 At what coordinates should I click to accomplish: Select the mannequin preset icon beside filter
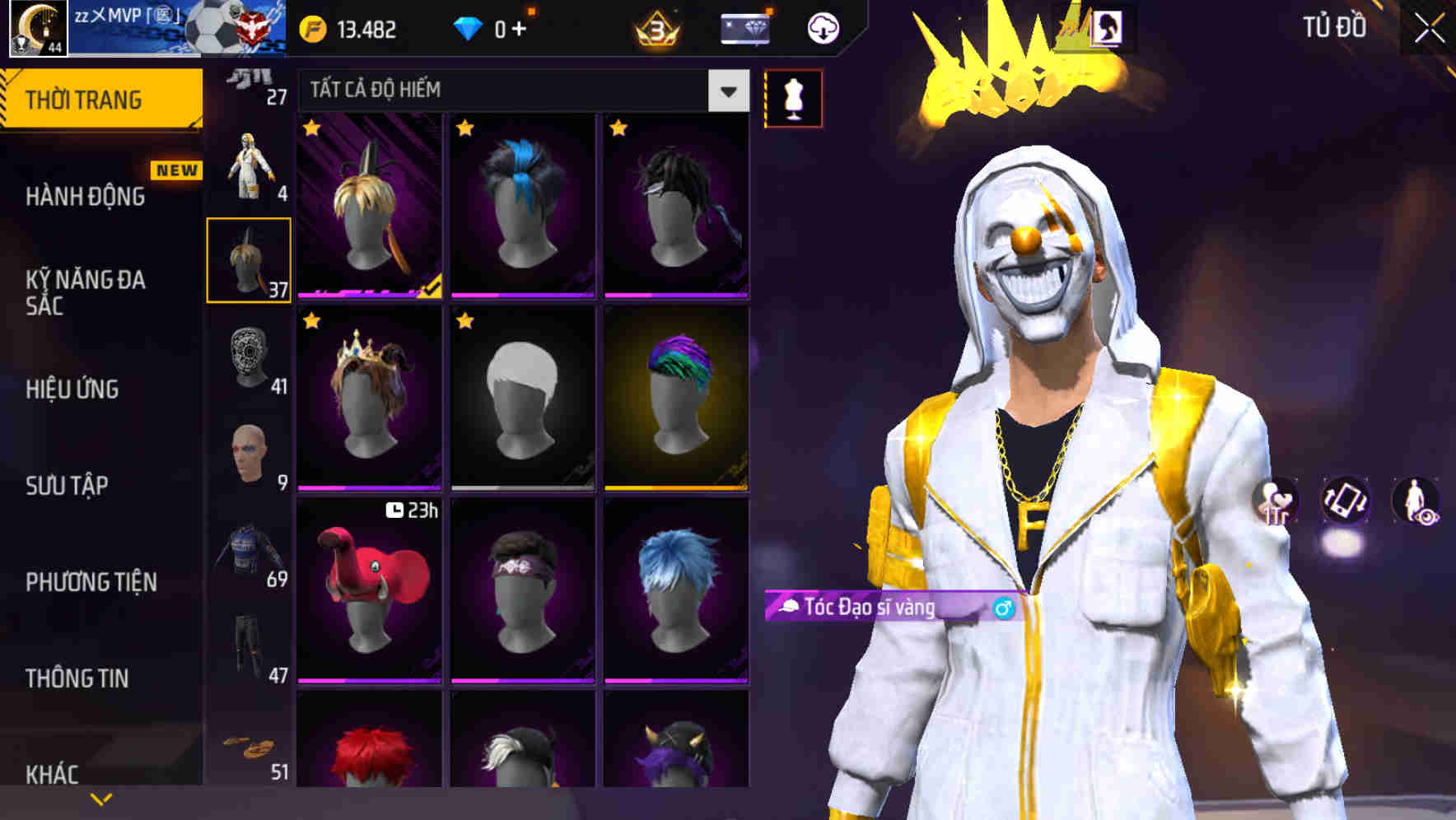click(792, 96)
